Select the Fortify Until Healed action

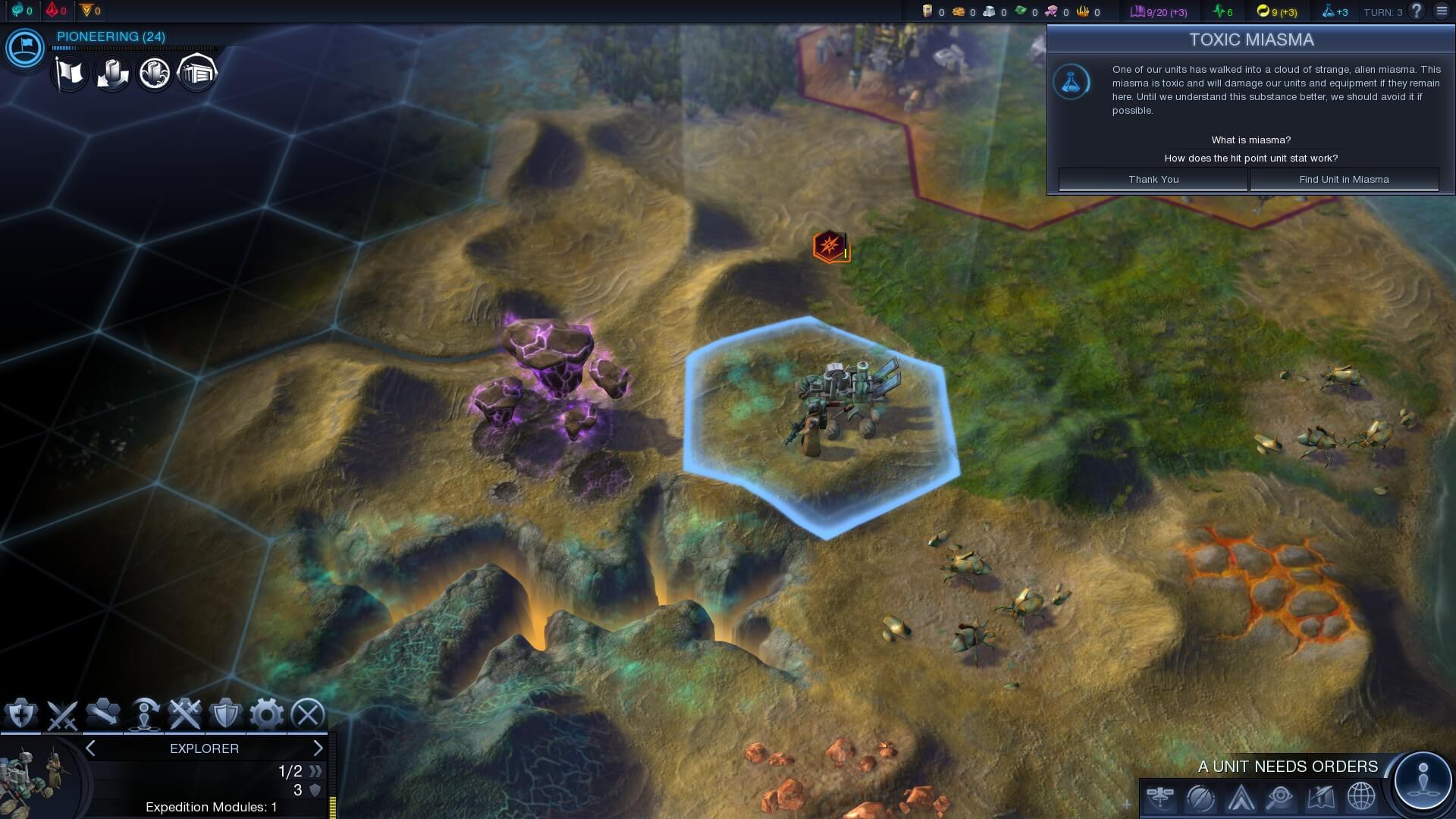(20, 712)
